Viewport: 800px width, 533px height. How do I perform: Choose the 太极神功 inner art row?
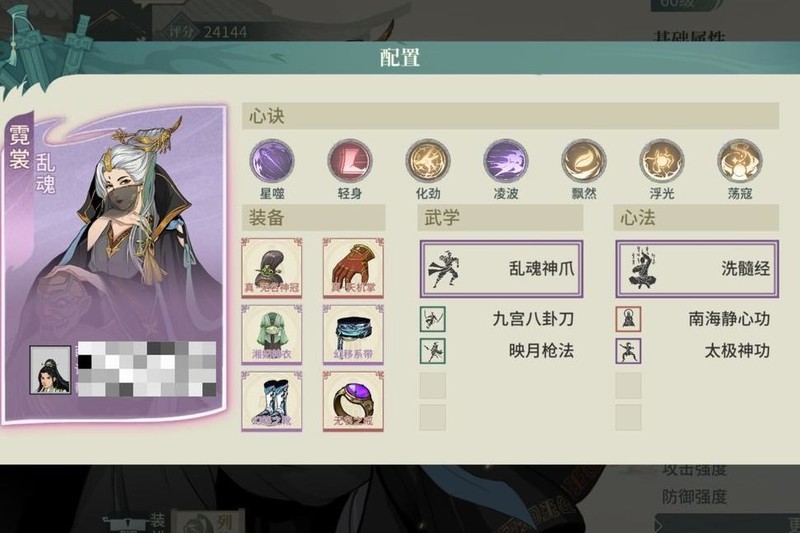pos(696,351)
